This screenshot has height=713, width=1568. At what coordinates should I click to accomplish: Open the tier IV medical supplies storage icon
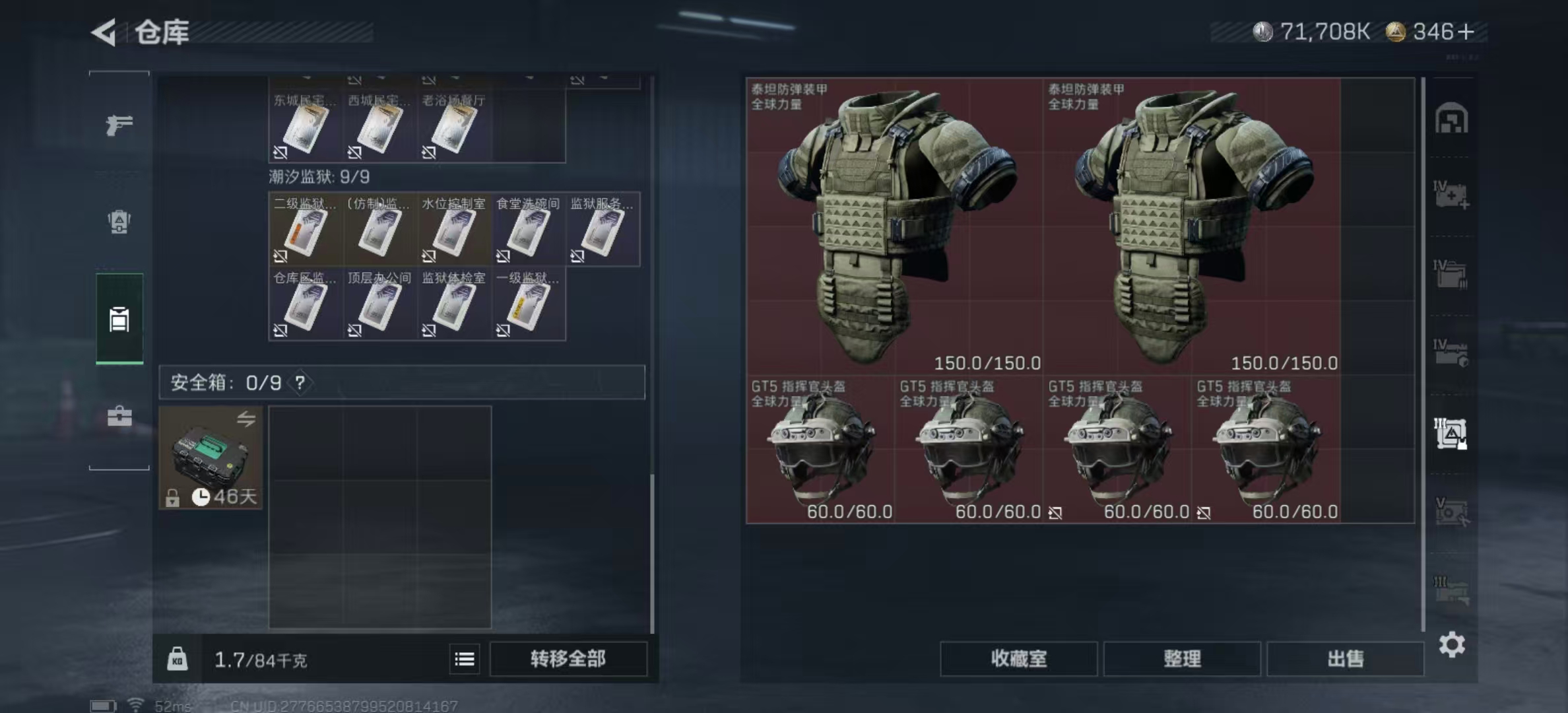pyautogui.click(x=1449, y=197)
